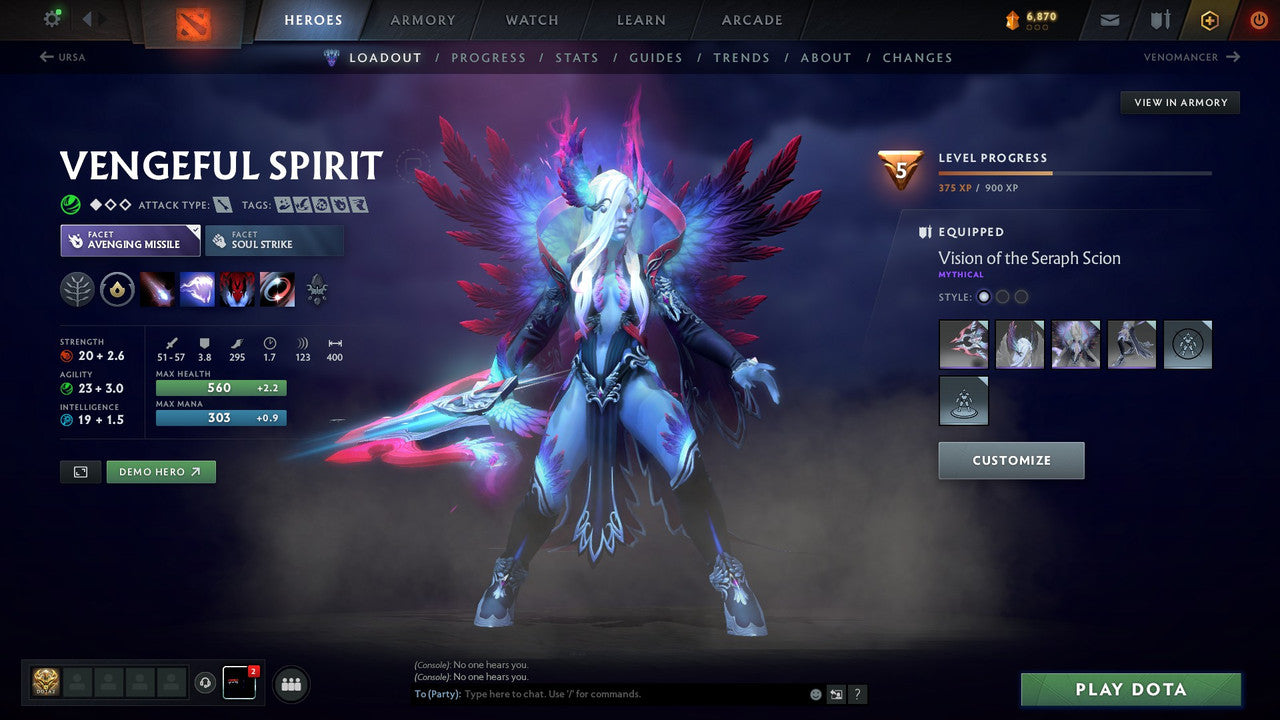Screen dimensions: 1280x720
Task: Click the Wave of Terror ability icon
Action: 198,290
